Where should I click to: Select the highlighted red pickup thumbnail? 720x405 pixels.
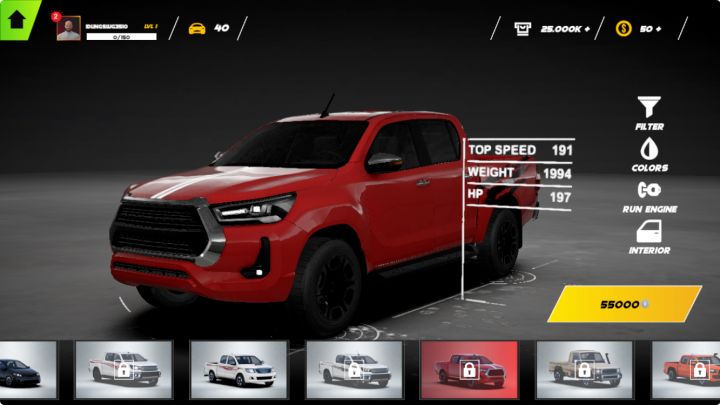click(468, 370)
